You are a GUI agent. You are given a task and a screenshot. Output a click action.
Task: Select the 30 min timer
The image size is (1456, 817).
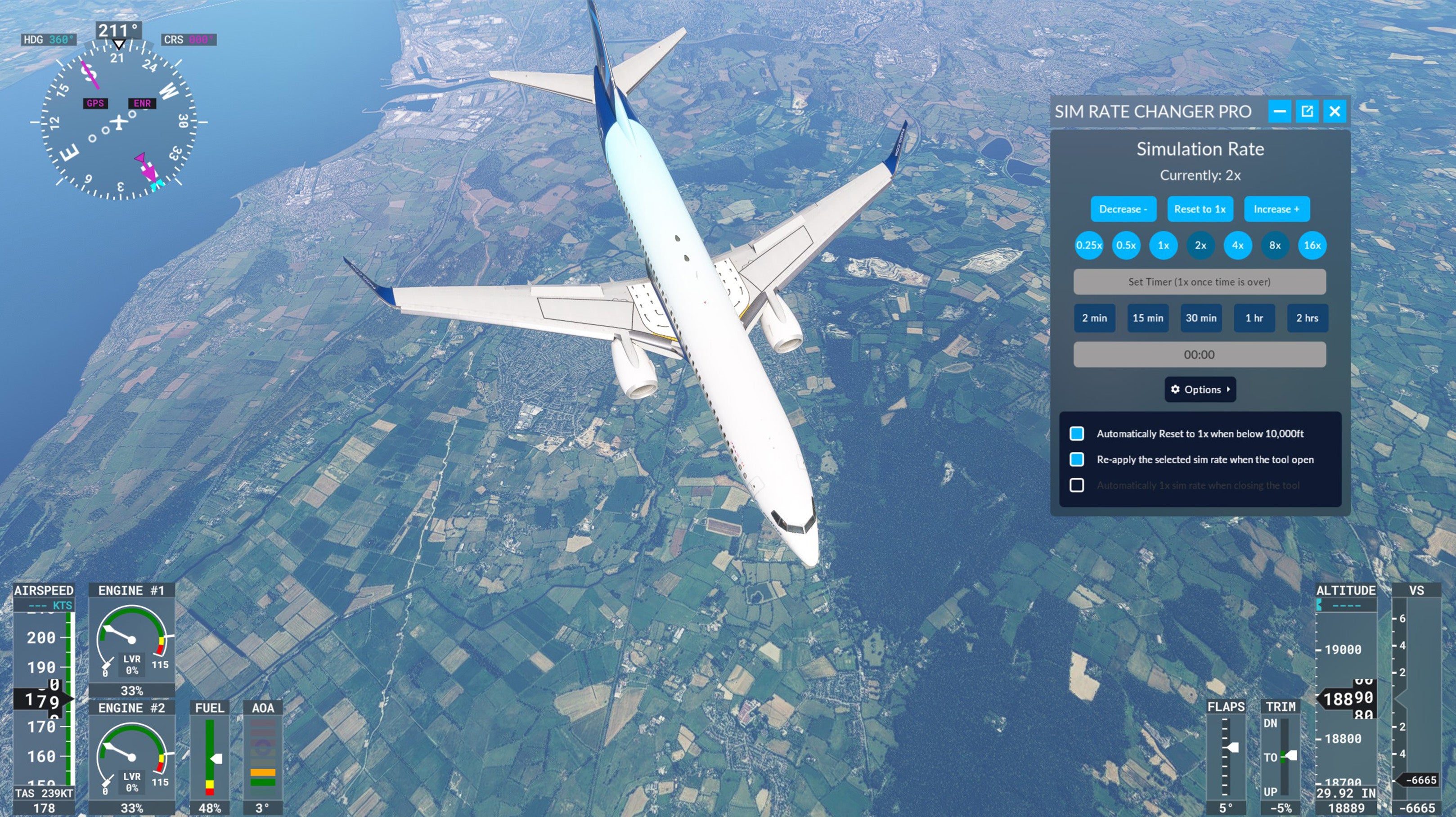(1201, 318)
